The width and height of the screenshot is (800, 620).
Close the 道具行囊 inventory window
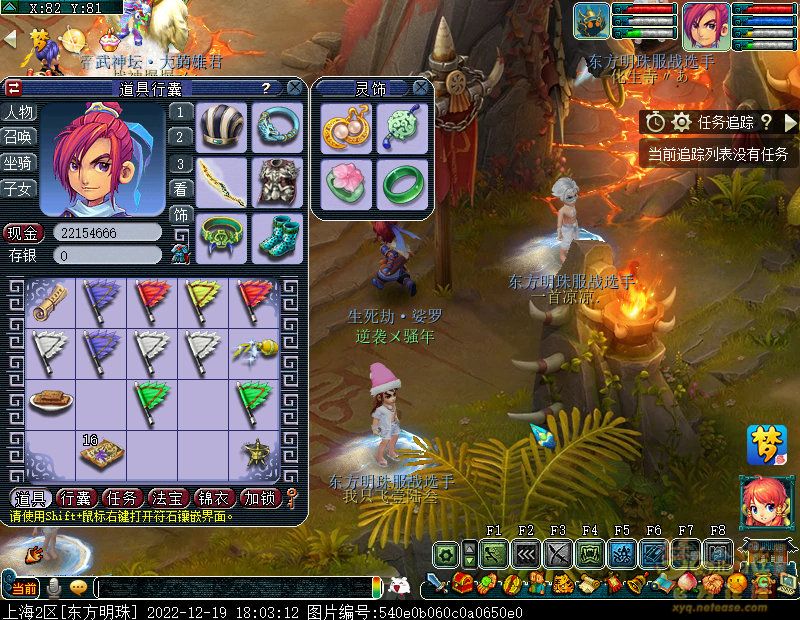click(294, 87)
